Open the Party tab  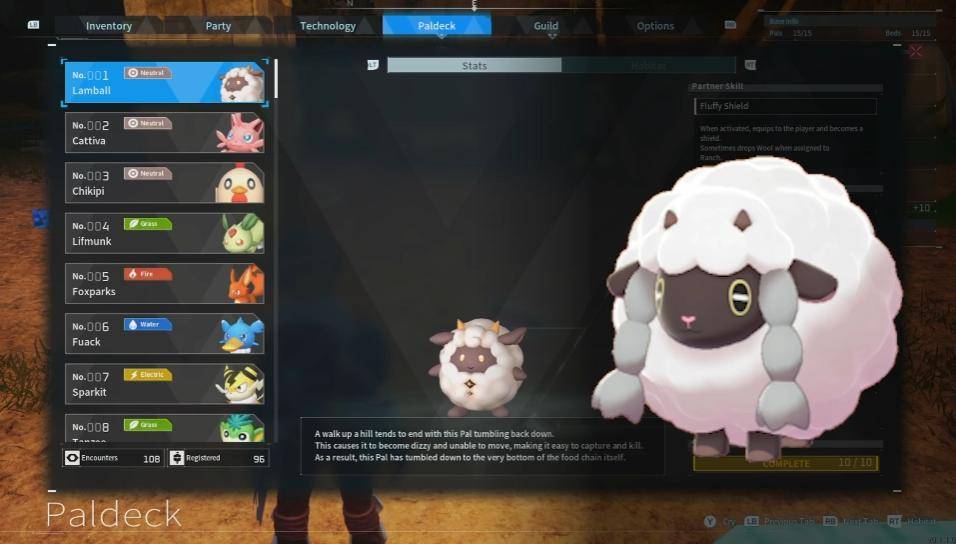[218, 26]
